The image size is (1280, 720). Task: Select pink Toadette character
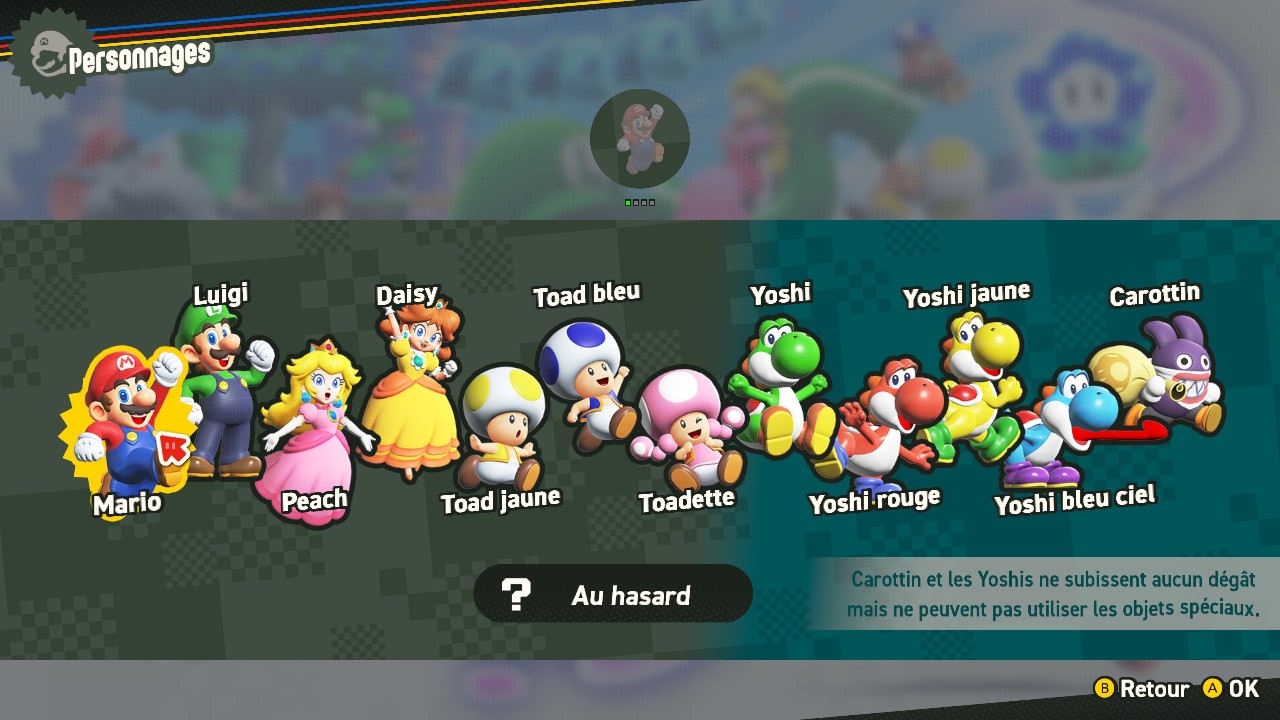point(690,425)
